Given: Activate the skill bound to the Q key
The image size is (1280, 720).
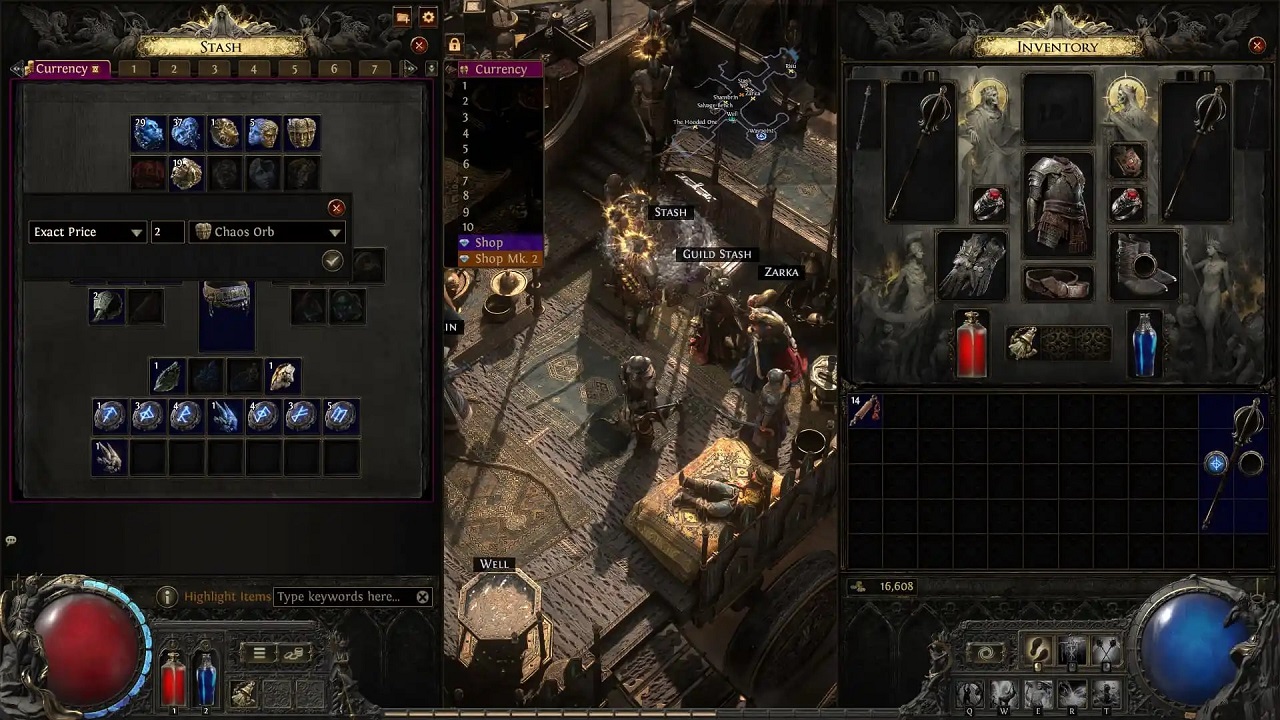Looking at the screenshot, I should (969, 694).
